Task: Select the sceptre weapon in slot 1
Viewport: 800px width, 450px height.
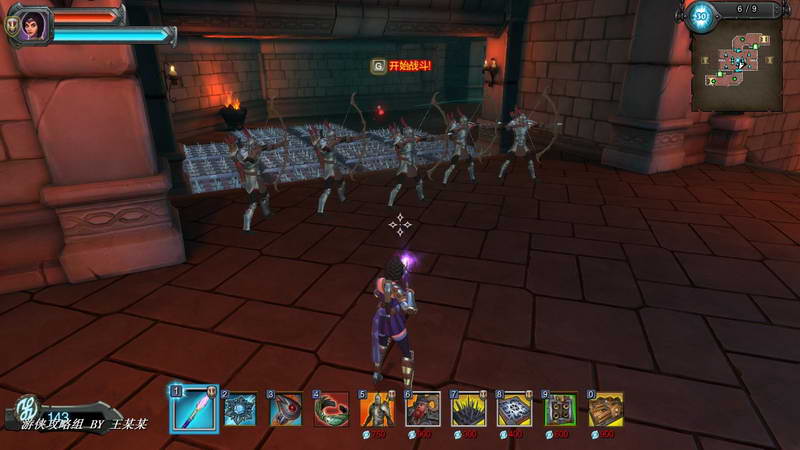Action: click(x=194, y=409)
